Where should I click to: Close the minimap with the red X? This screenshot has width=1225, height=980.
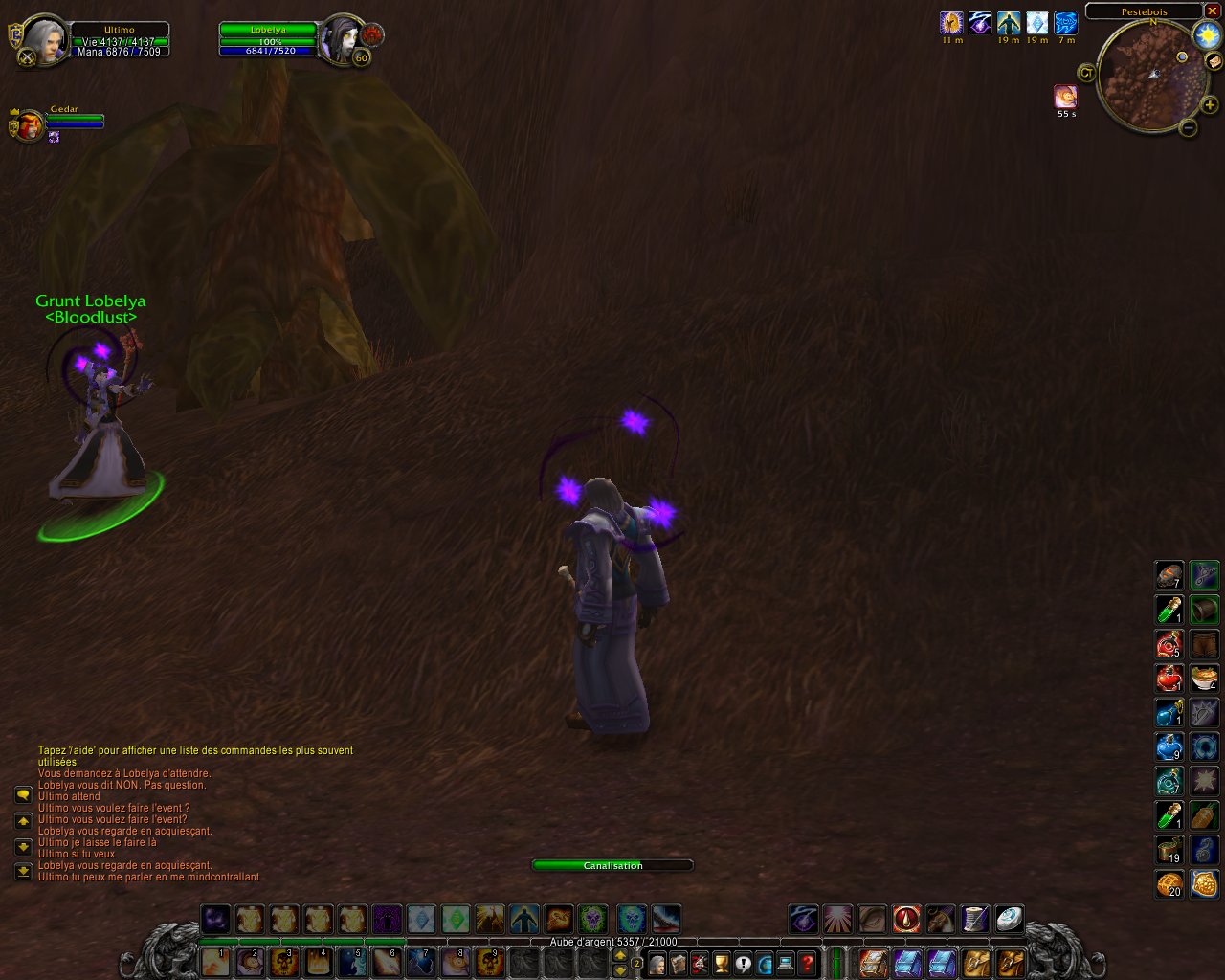1212,11
